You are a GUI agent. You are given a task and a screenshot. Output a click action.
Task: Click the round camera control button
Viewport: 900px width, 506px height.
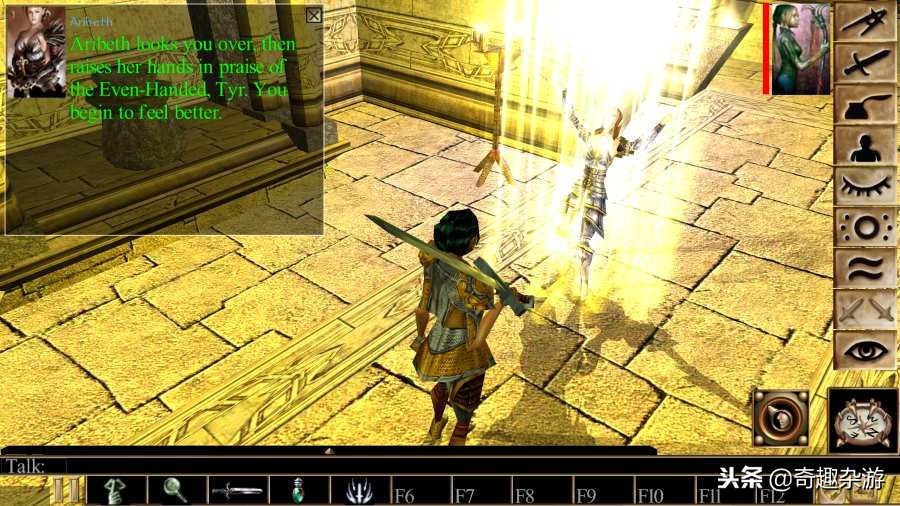[x=781, y=418]
